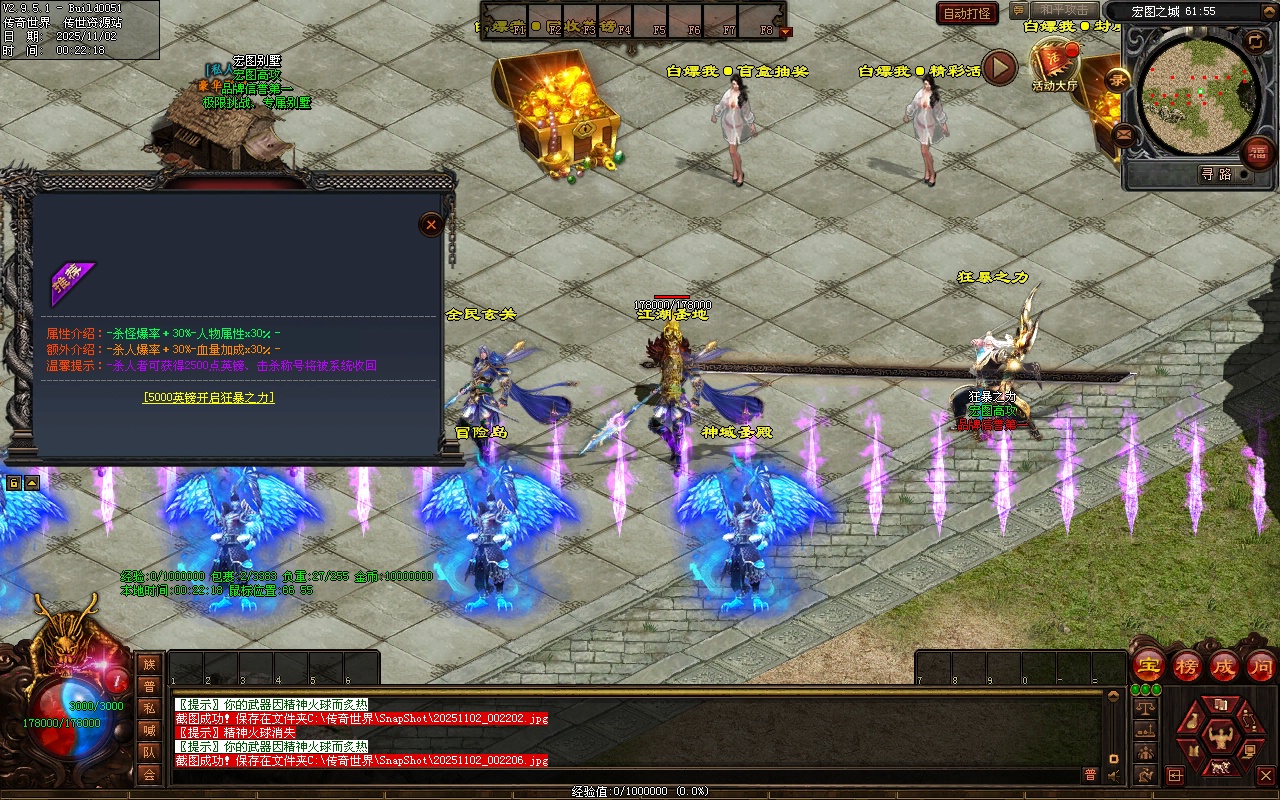Click the round play arrow button
The width and height of the screenshot is (1280, 800).
tap(999, 67)
